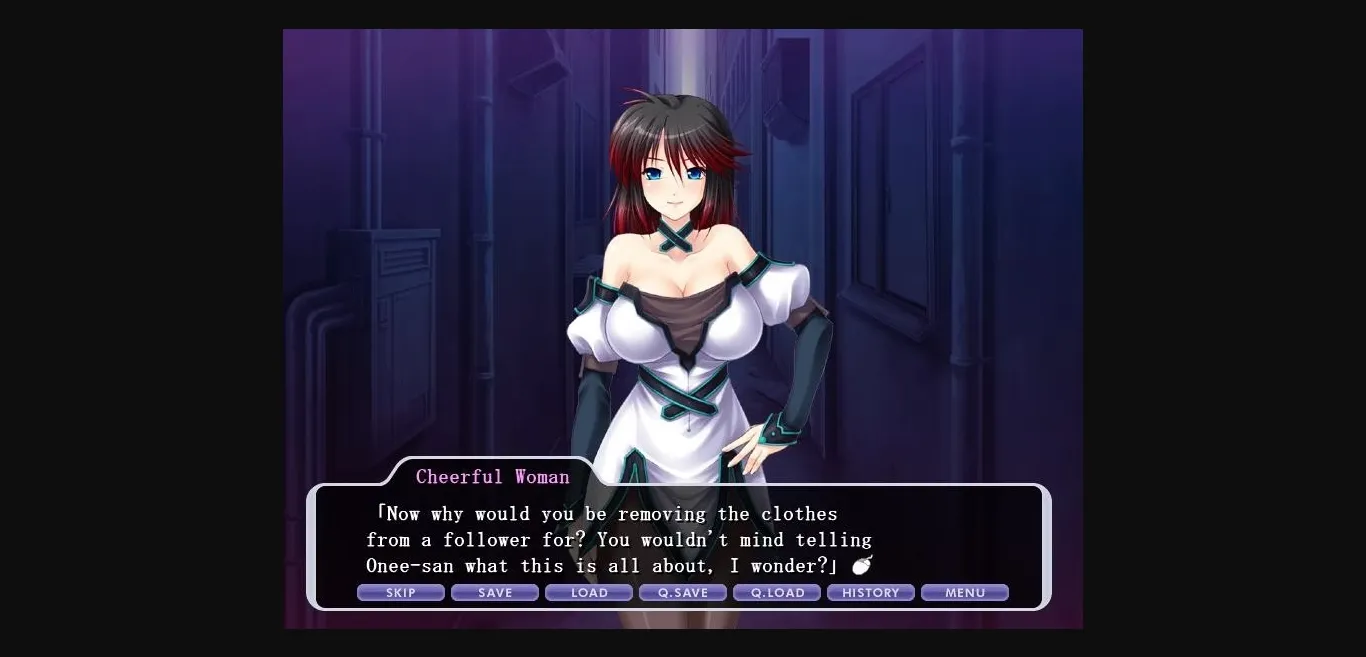Open the MENU button
This screenshot has height=657, width=1366.
click(965, 593)
